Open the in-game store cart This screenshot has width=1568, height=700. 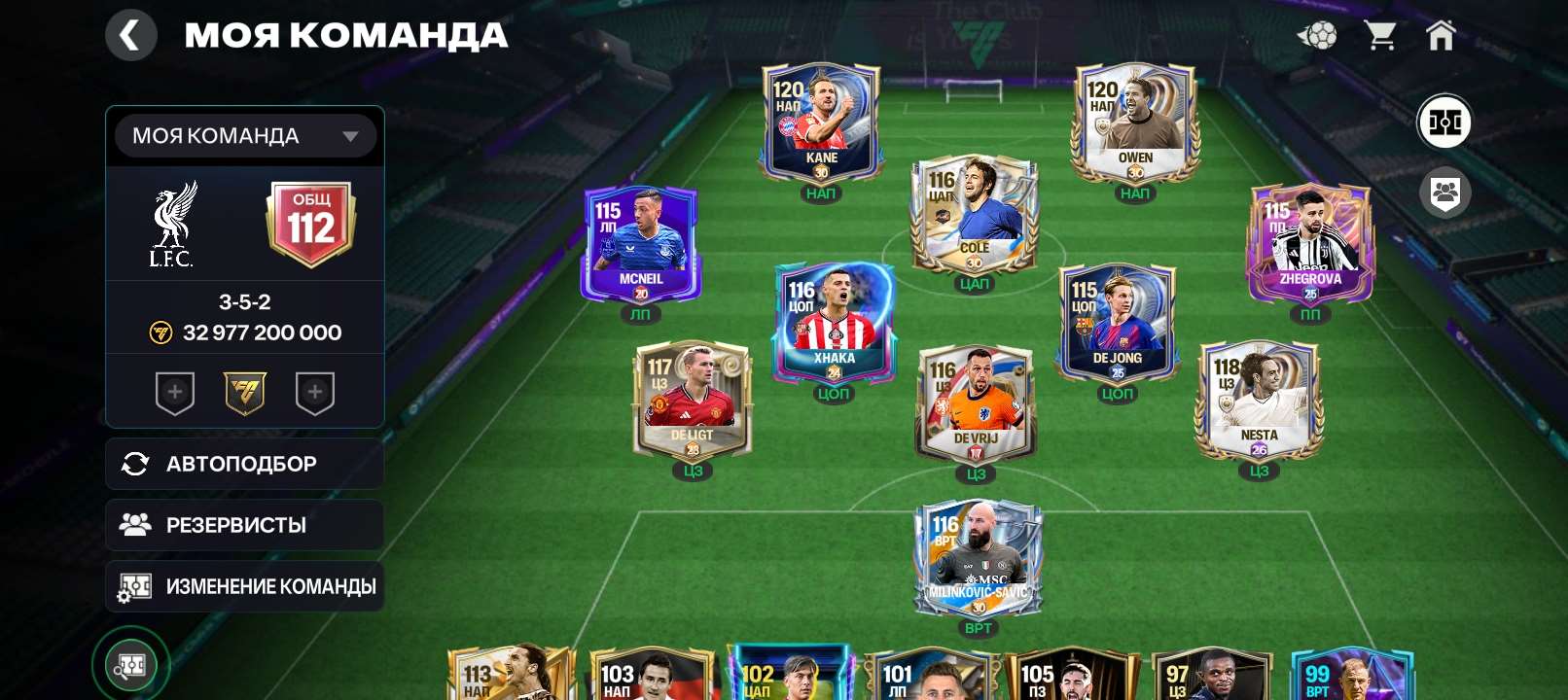click(1380, 35)
